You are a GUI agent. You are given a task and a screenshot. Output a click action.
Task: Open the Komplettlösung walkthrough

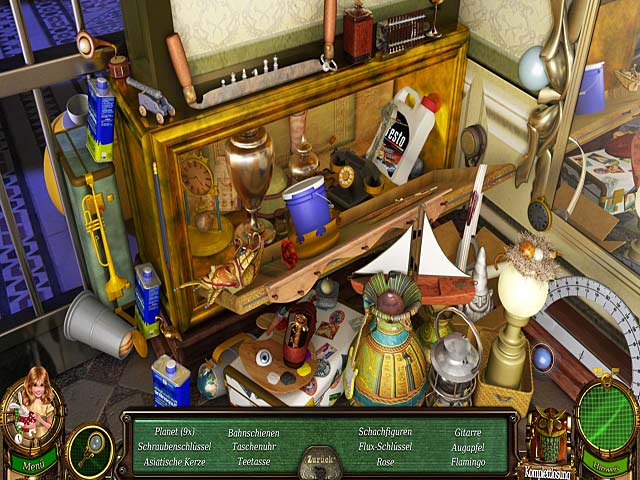[x=547, y=468]
